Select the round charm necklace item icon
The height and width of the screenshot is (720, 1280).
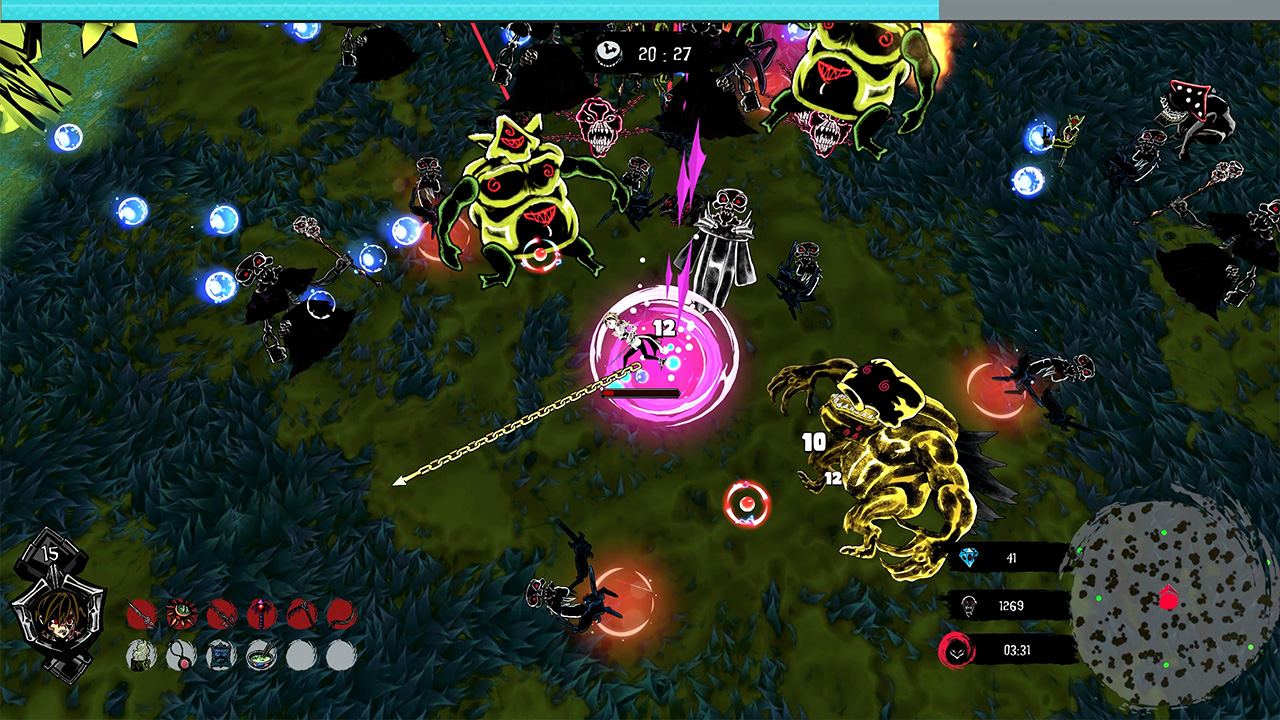tap(180, 656)
